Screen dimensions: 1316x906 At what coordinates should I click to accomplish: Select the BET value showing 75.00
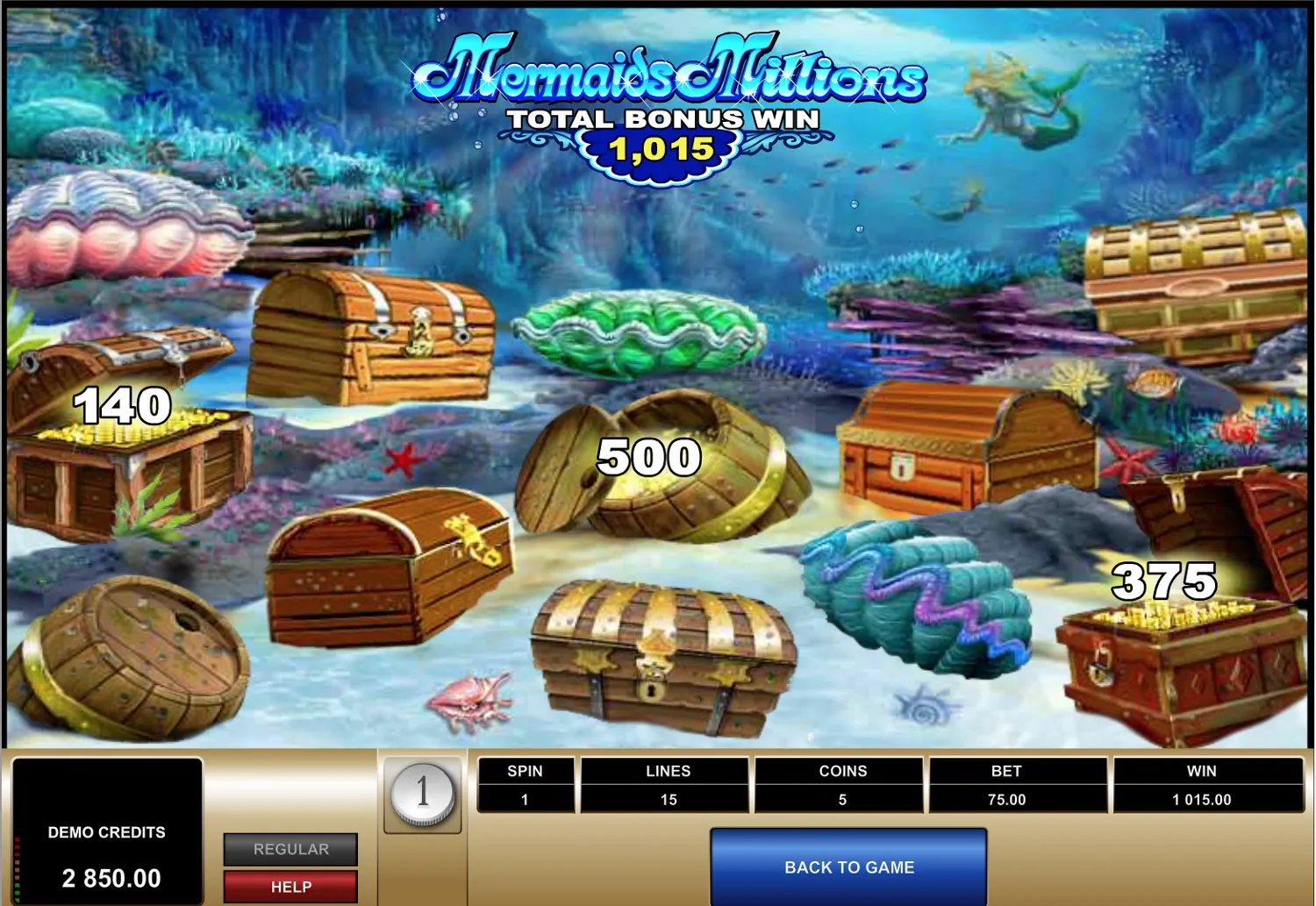(1007, 799)
